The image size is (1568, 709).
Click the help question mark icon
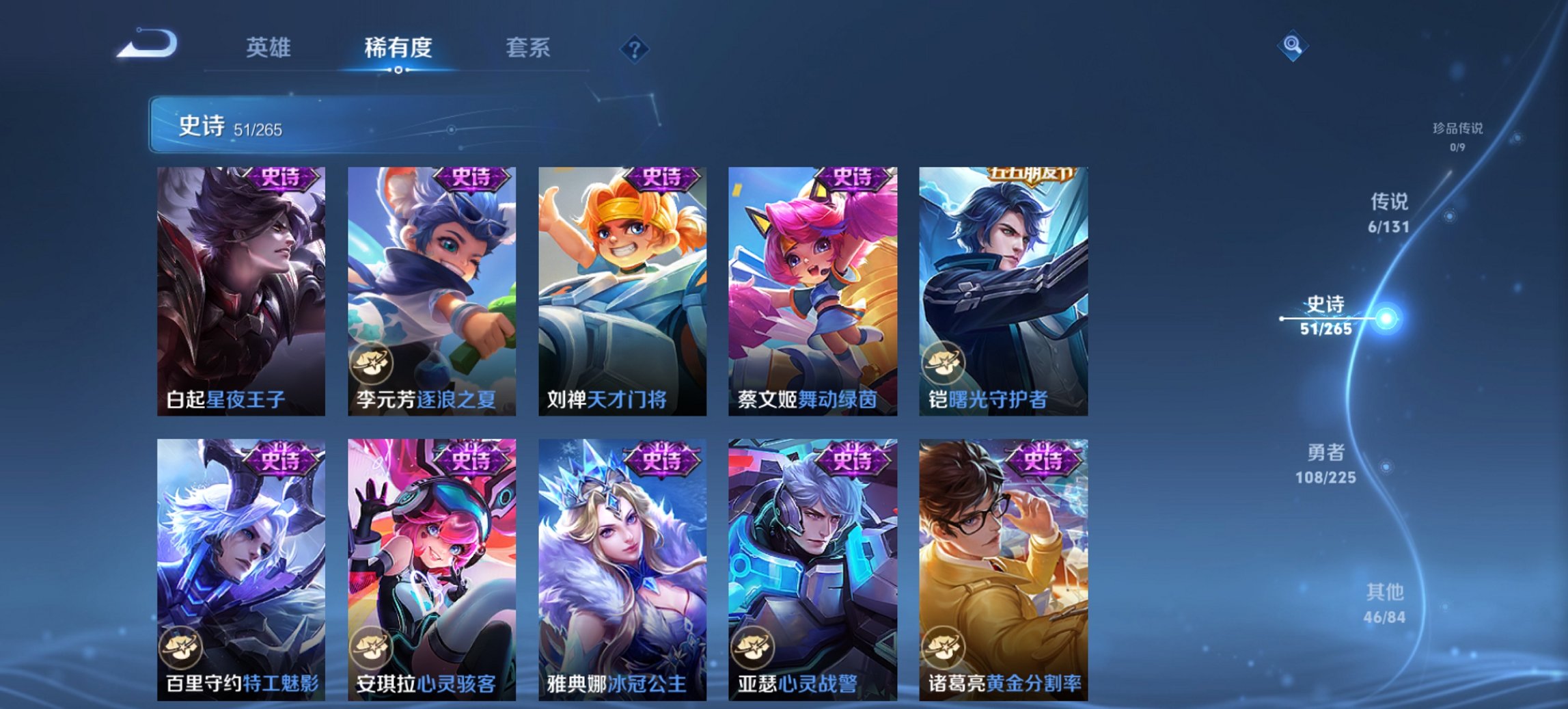pos(635,49)
